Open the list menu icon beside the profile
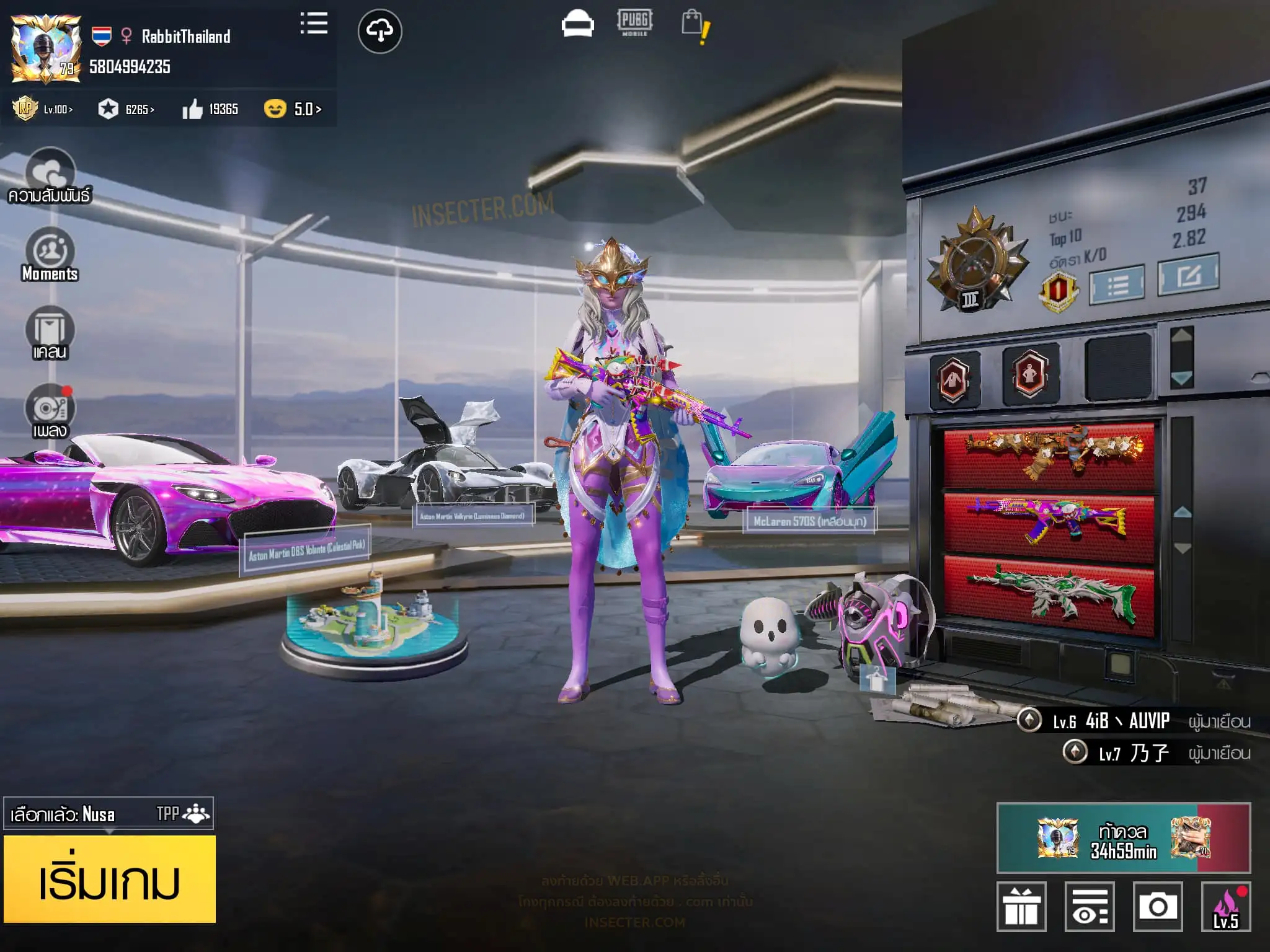Viewport: 1270px width, 952px height. click(x=314, y=24)
